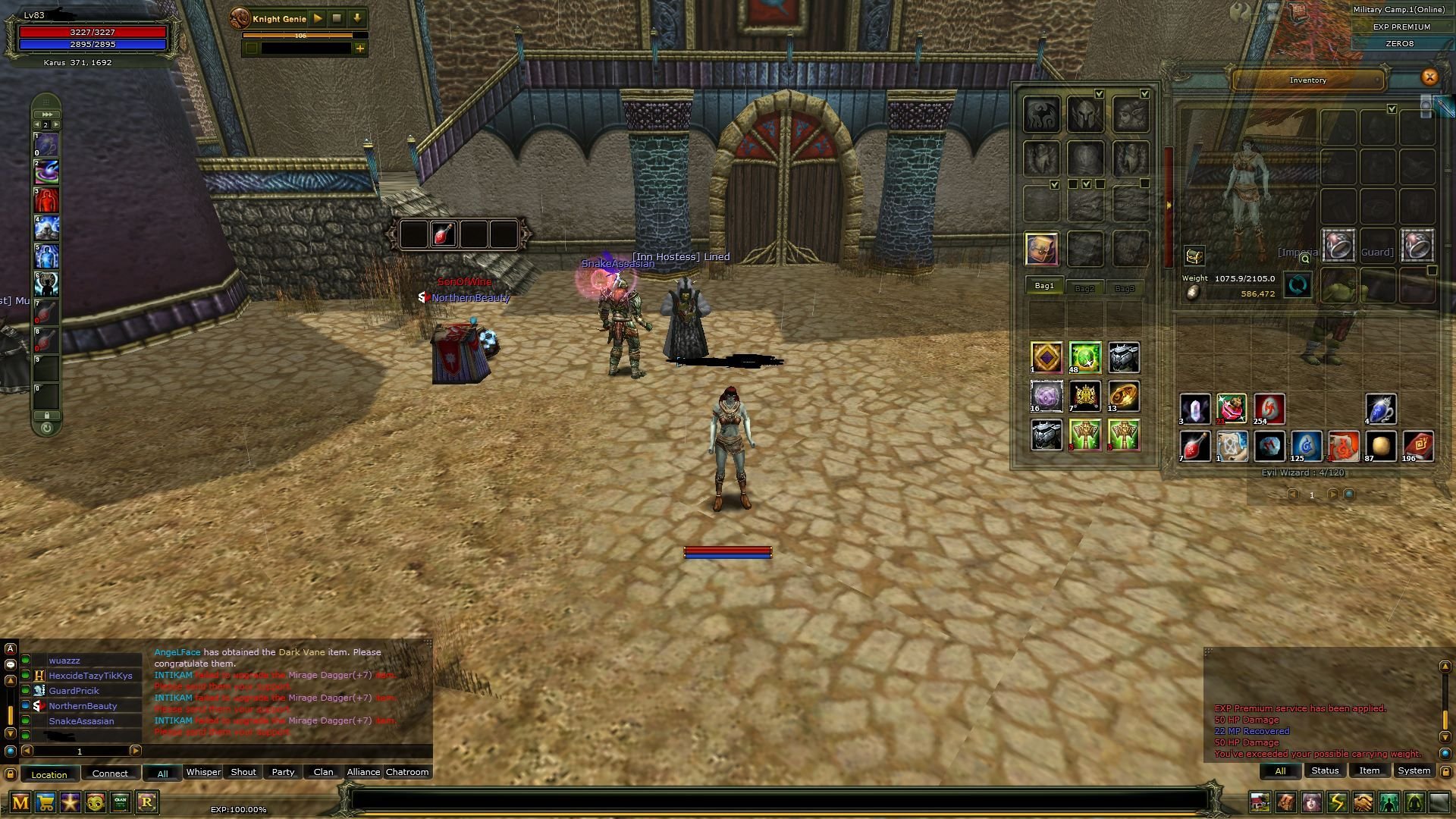Screen dimensions: 1456x819
Task: Select the green gem stack of 48
Action: 1084,357
